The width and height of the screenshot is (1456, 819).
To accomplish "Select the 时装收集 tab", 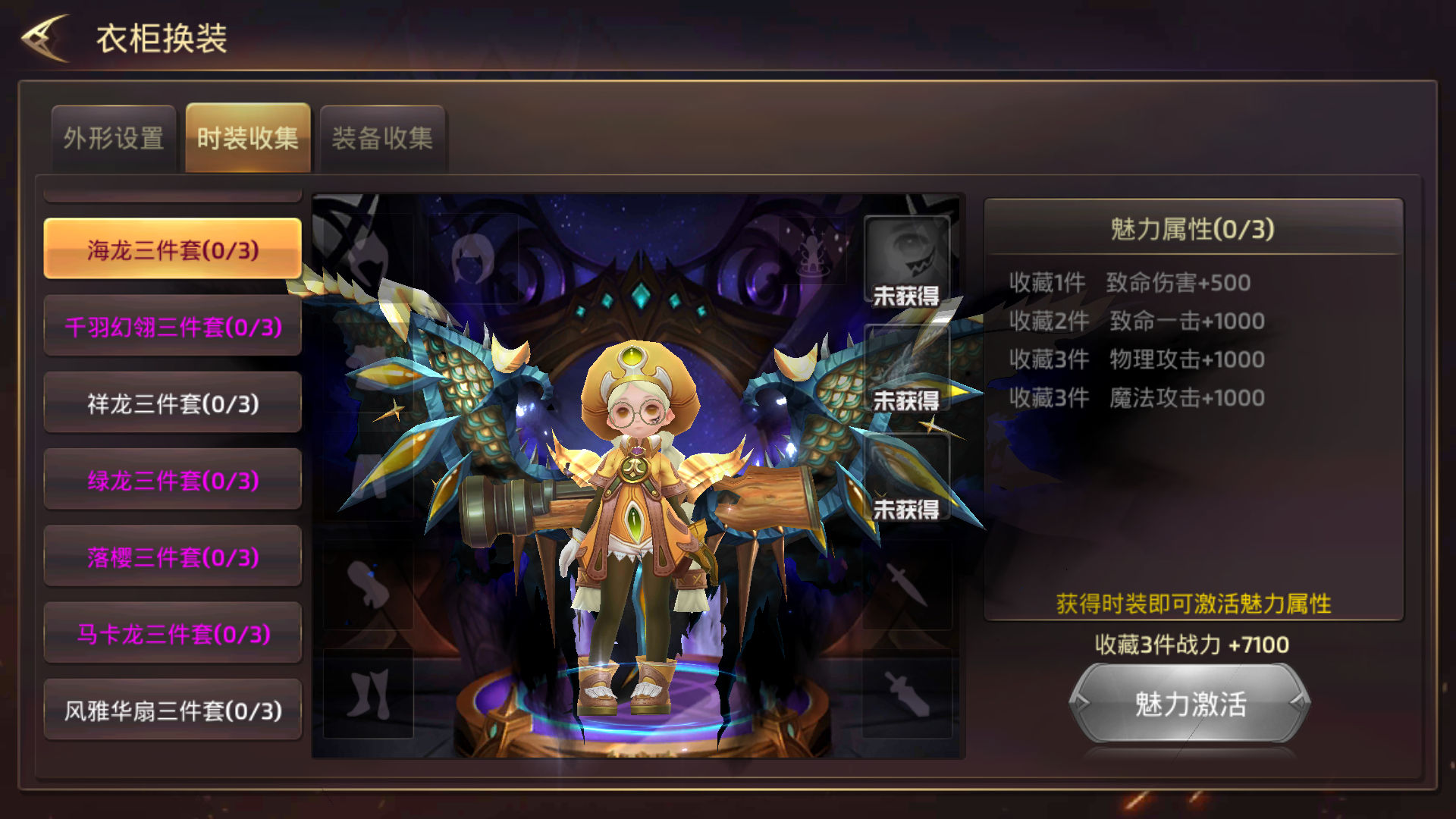I will coord(248,138).
